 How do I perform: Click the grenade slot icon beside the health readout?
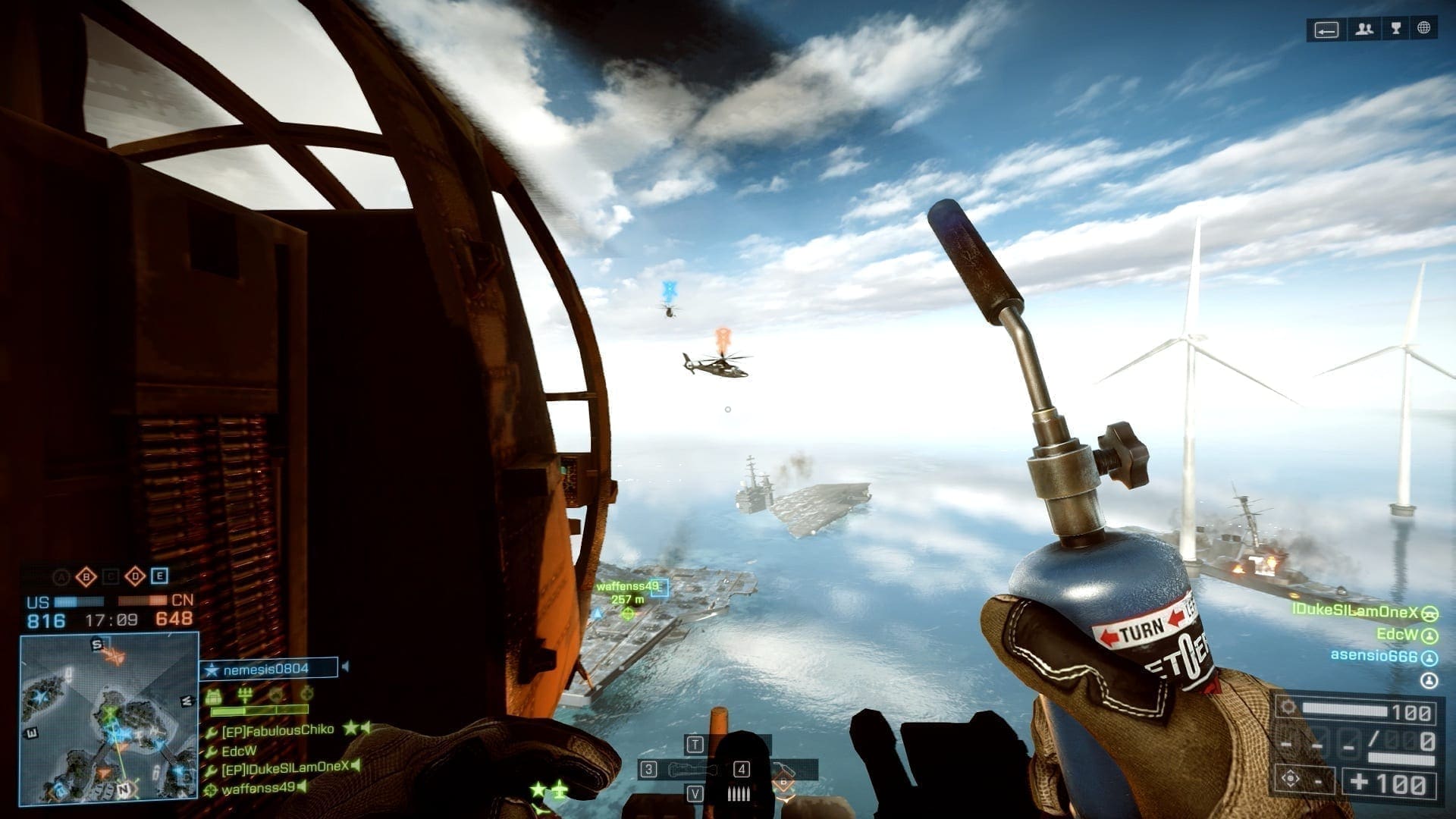click(x=1290, y=780)
